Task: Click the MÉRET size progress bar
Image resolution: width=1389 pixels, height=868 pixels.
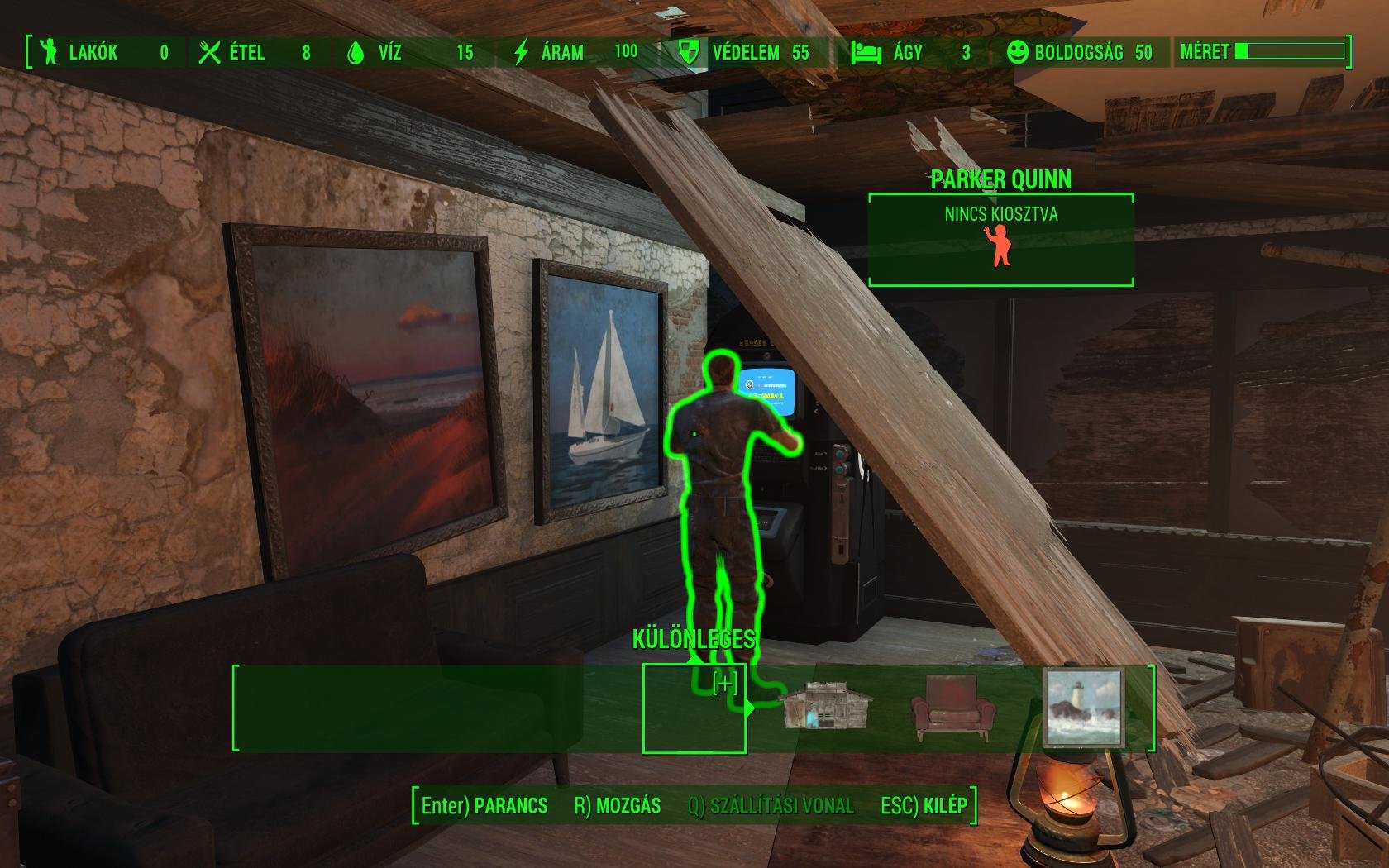Action: click(x=1290, y=51)
